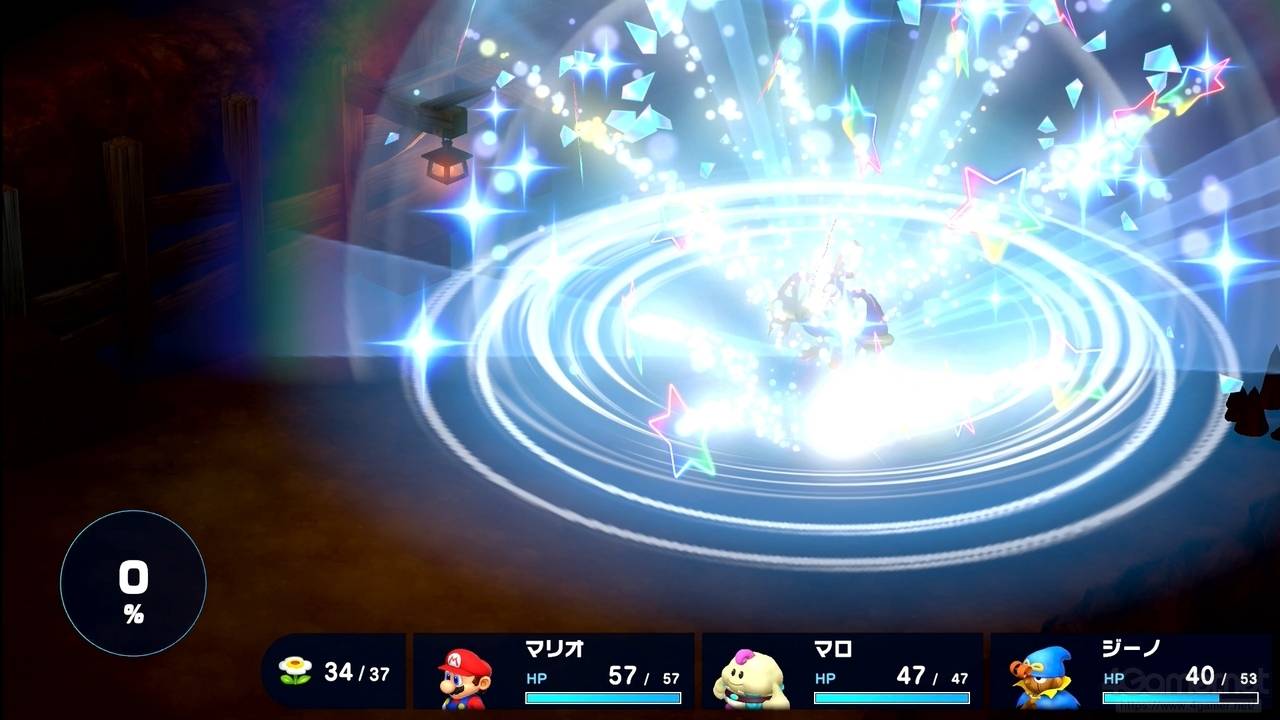The height and width of the screenshot is (720, 1280).
Task: Select Mallow's party status panel
Action: tap(841, 672)
